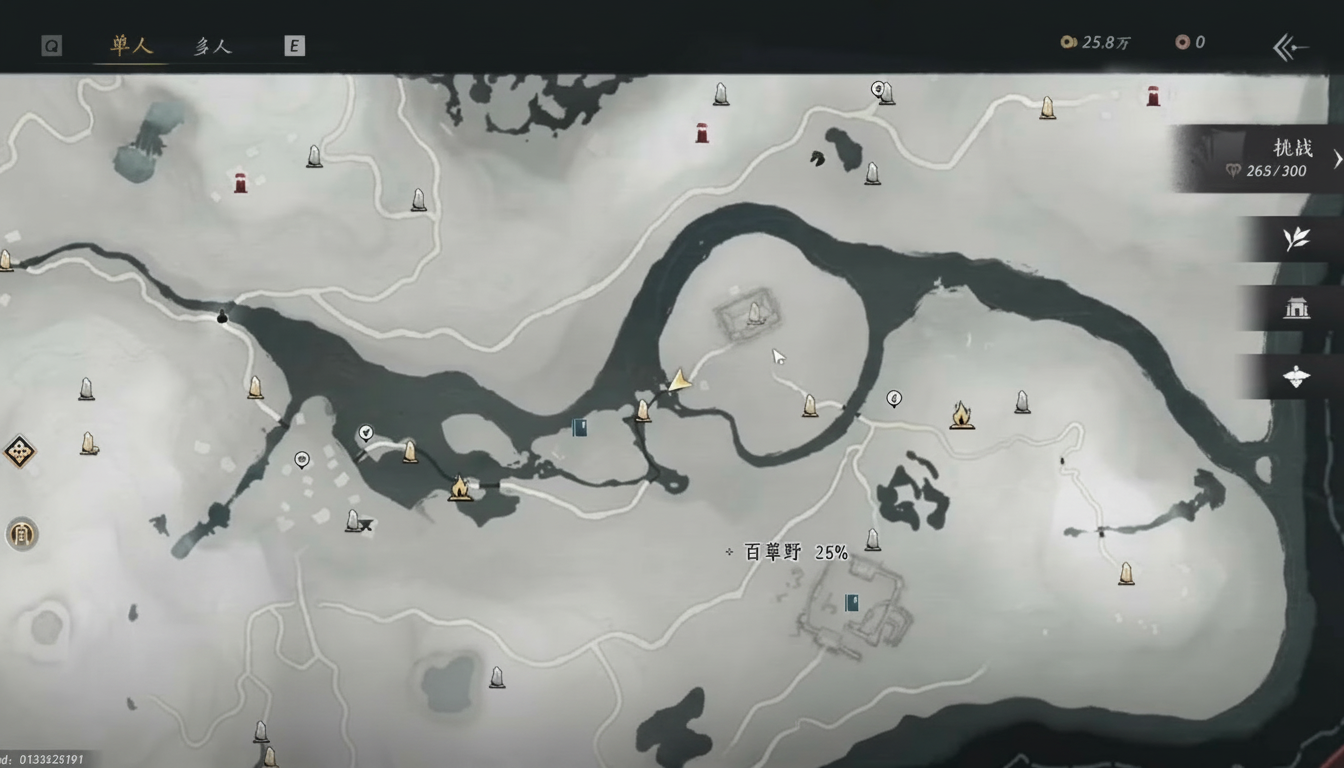The width and height of the screenshot is (1344, 768).
Task: Select the white checkmark pin near the village
Action: coord(366,433)
